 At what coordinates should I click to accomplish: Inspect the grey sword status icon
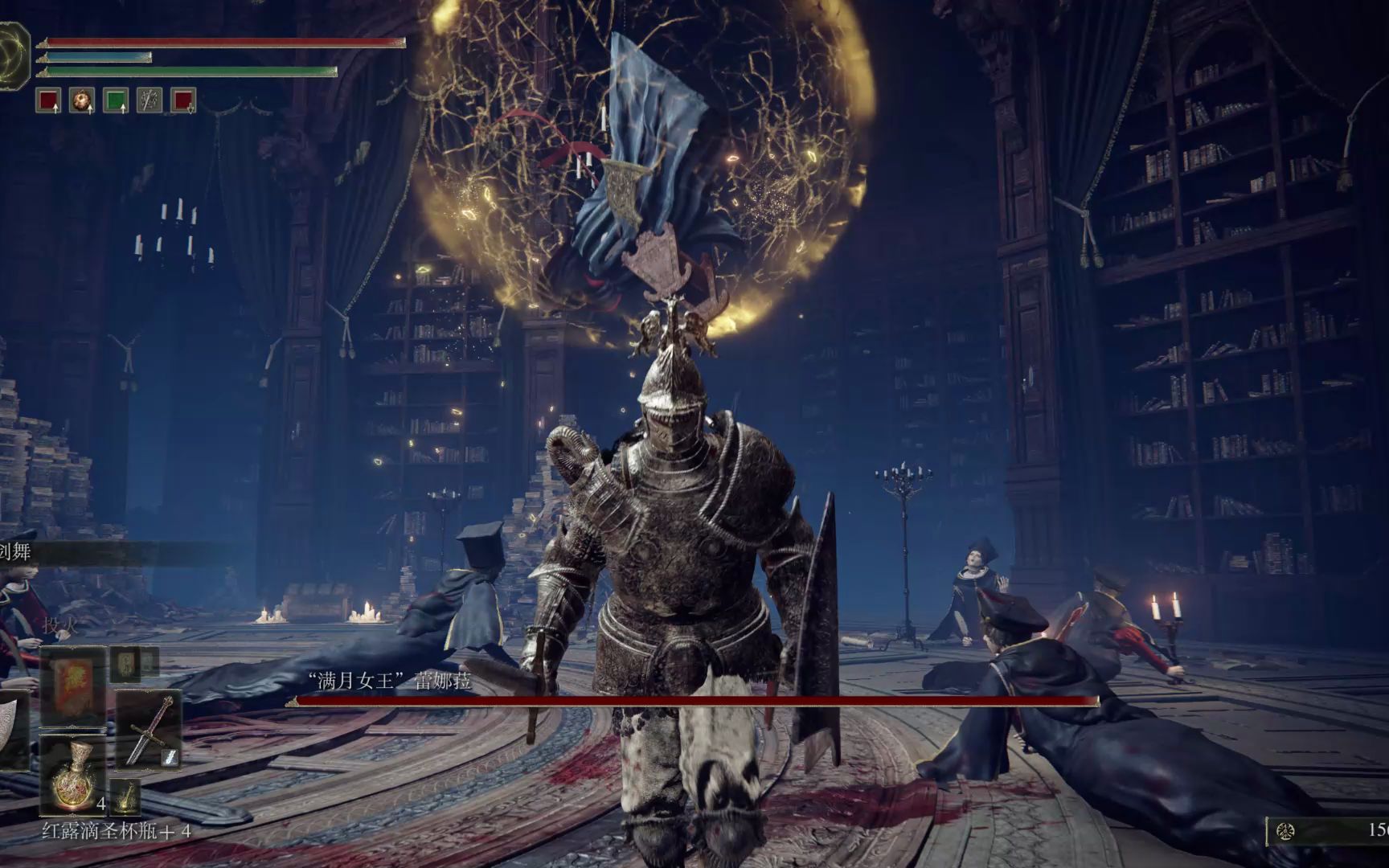tap(150, 100)
